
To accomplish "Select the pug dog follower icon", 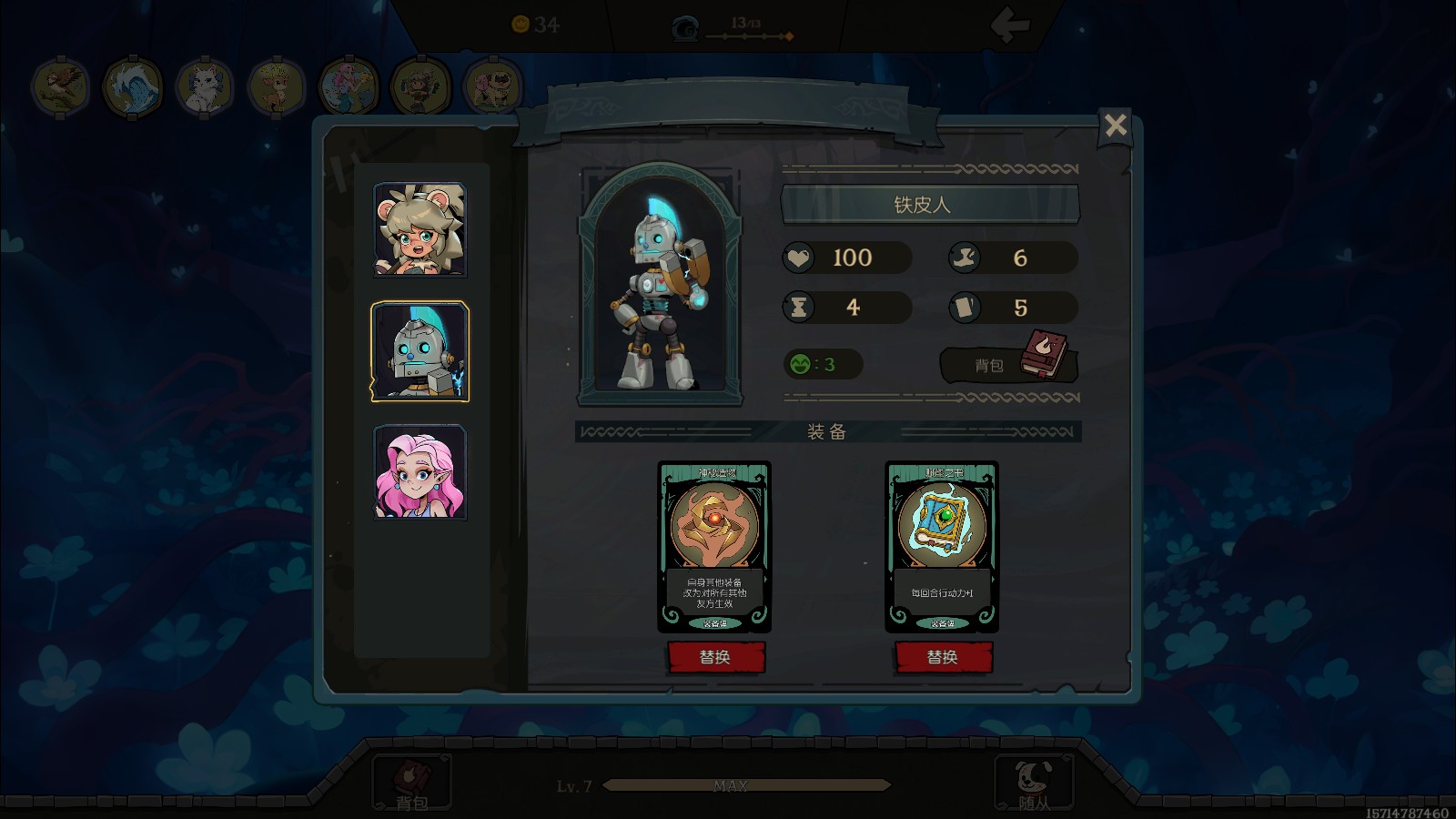I will pyautogui.click(x=492, y=87).
